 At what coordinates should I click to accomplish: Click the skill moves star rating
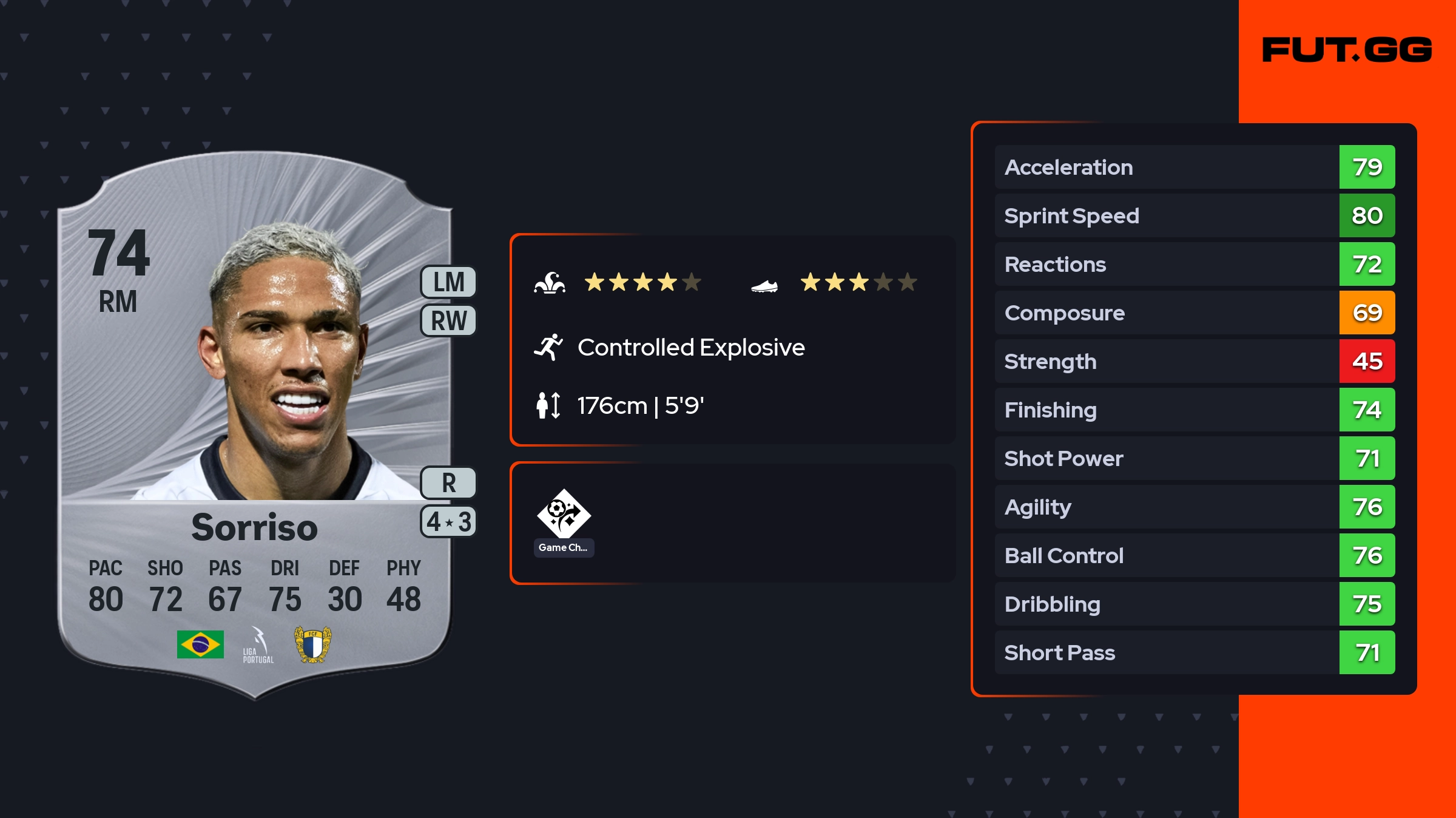642,282
